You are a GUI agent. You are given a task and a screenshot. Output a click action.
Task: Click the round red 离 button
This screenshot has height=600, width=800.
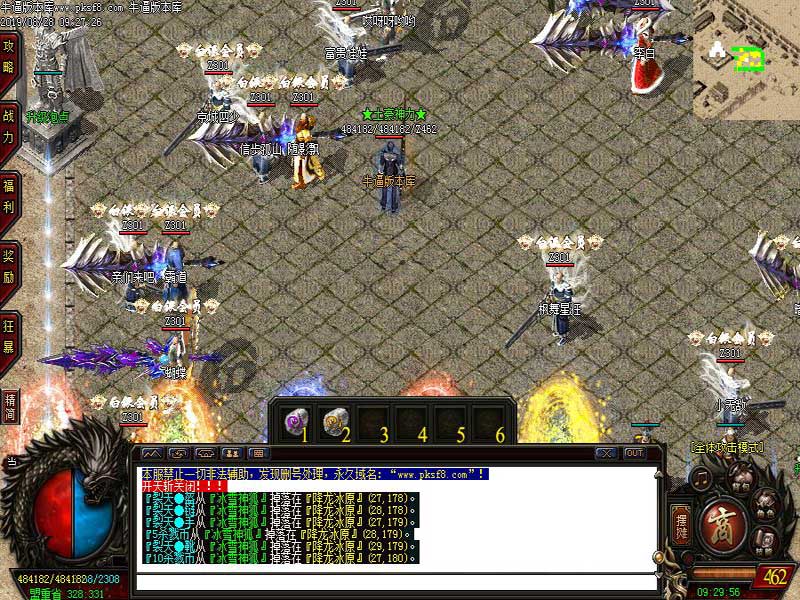click(x=723, y=524)
